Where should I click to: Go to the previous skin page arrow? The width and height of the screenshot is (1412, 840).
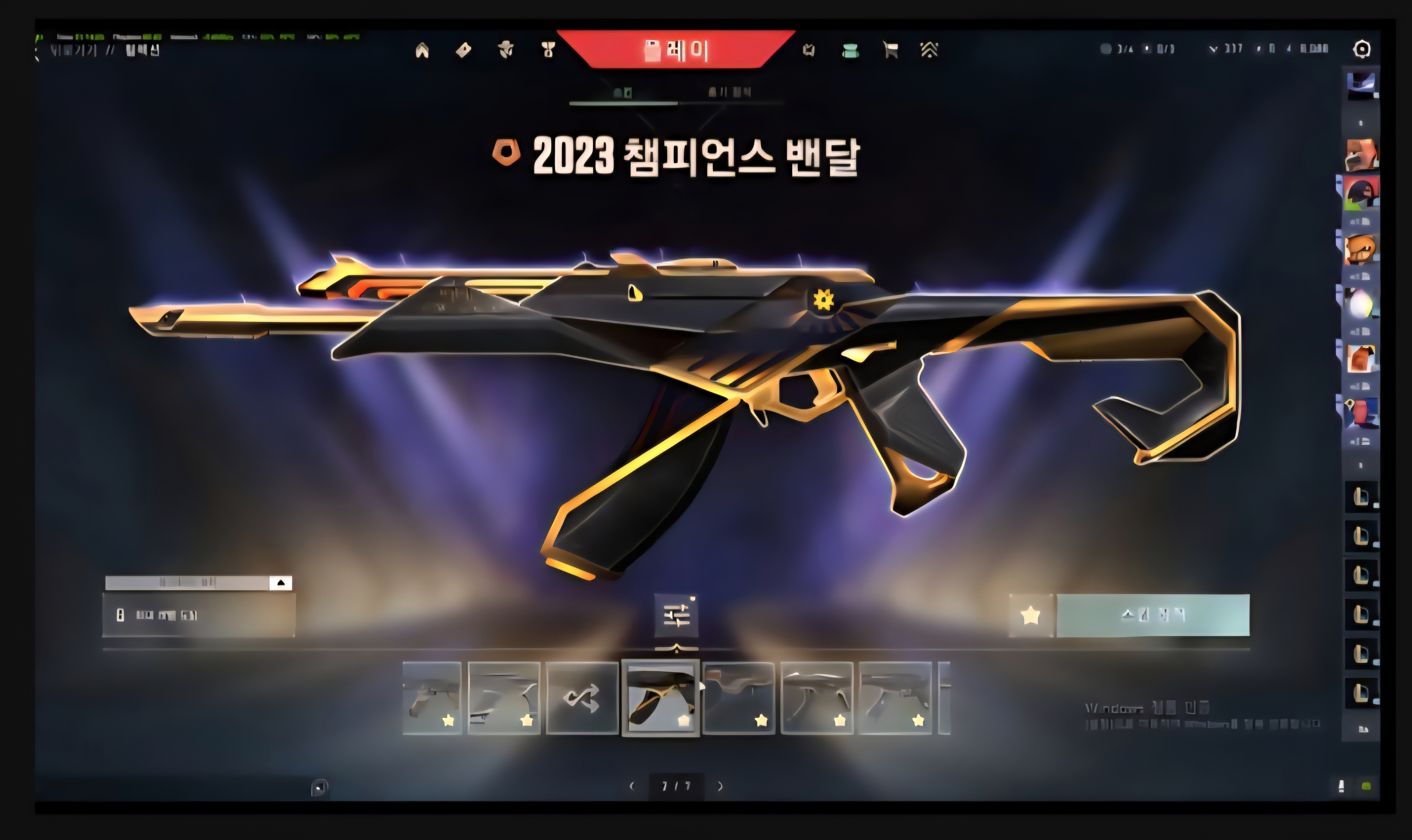[x=632, y=786]
